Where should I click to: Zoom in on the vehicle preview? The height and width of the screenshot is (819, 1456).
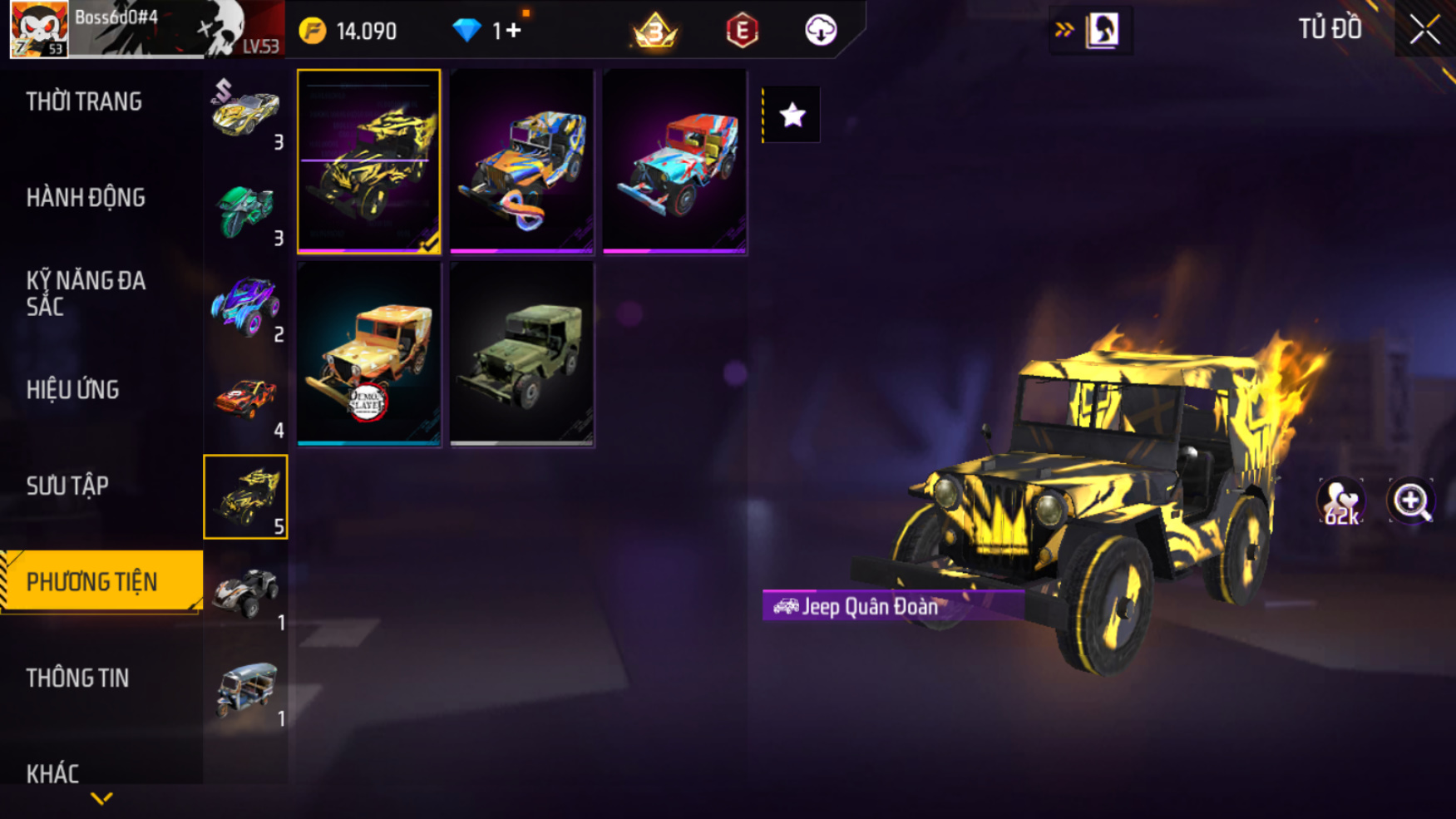tap(1410, 501)
